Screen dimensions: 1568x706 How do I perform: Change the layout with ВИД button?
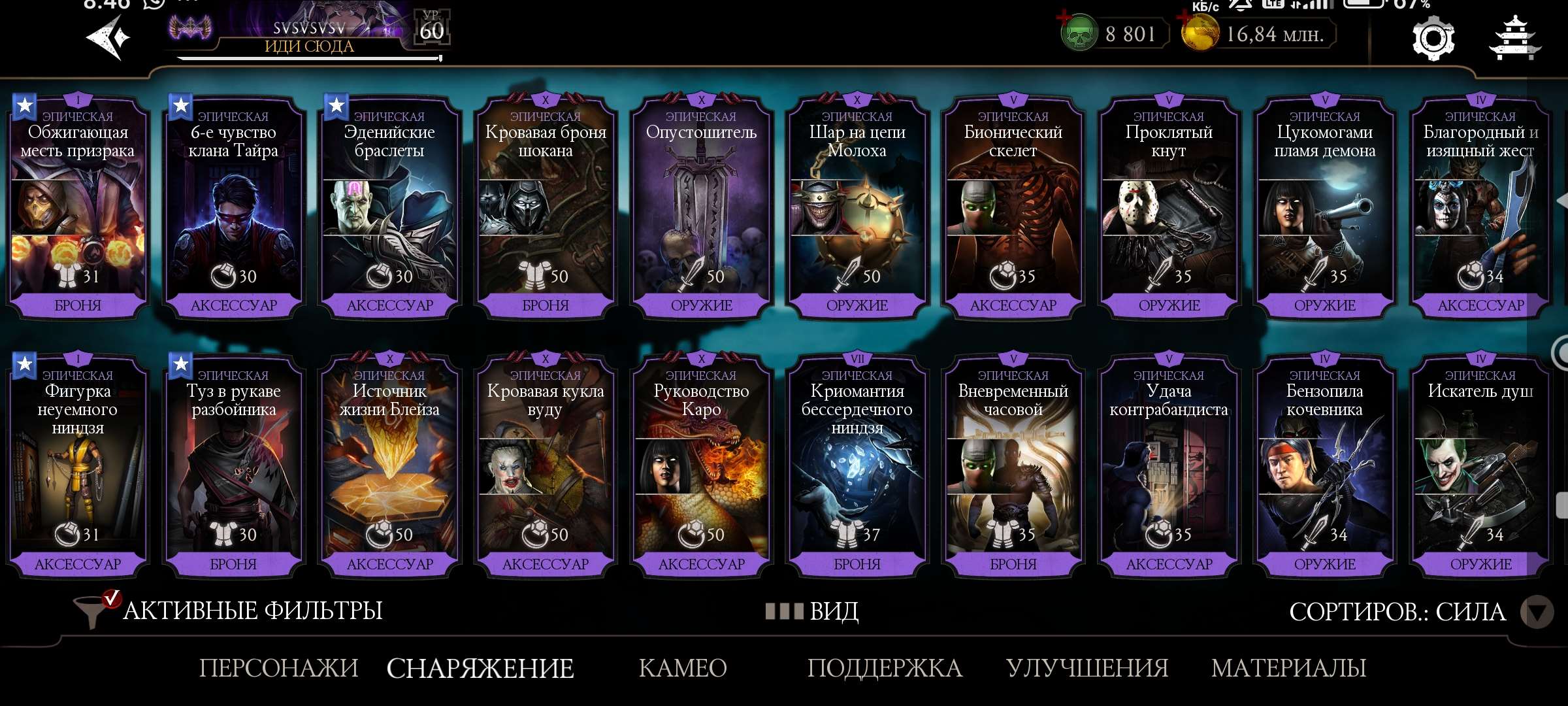point(813,612)
